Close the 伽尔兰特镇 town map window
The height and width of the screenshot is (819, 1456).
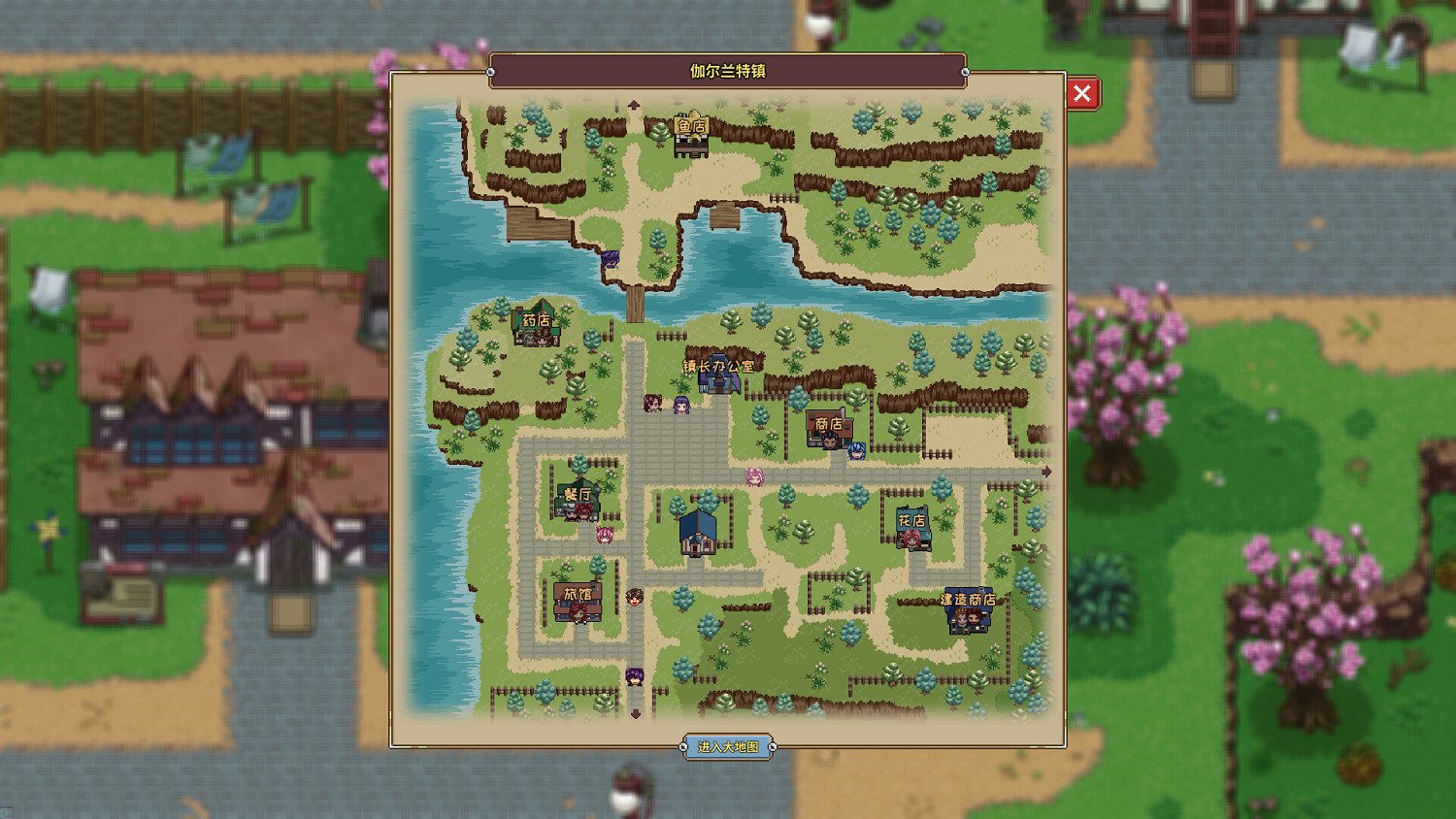coord(1082,94)
